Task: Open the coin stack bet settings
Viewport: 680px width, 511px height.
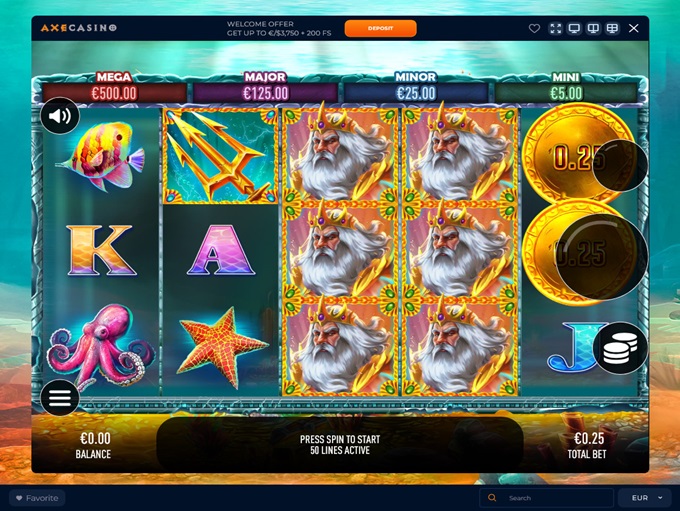Action: click(x=620, y=348)
